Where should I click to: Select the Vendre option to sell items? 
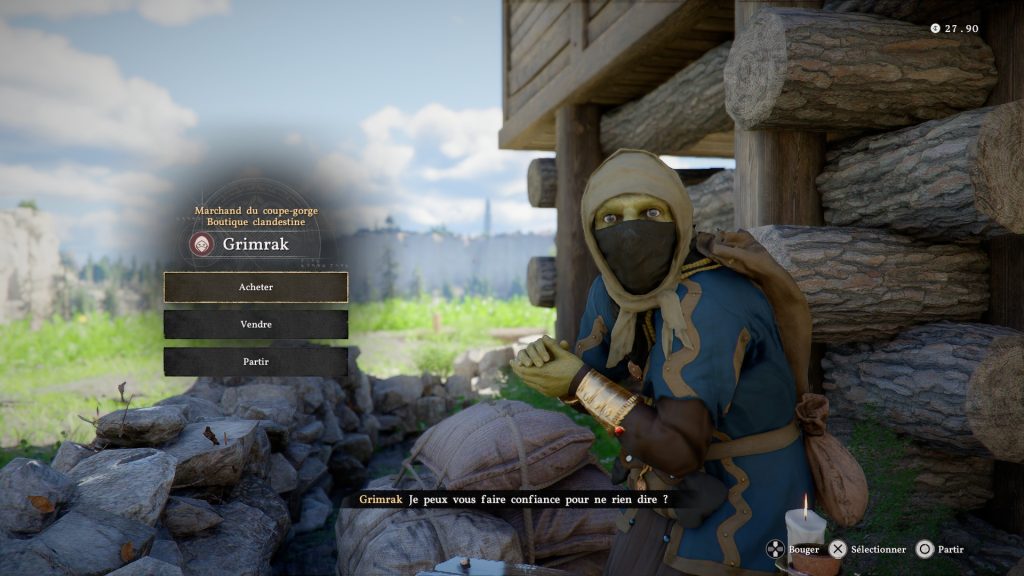[256, 324]
